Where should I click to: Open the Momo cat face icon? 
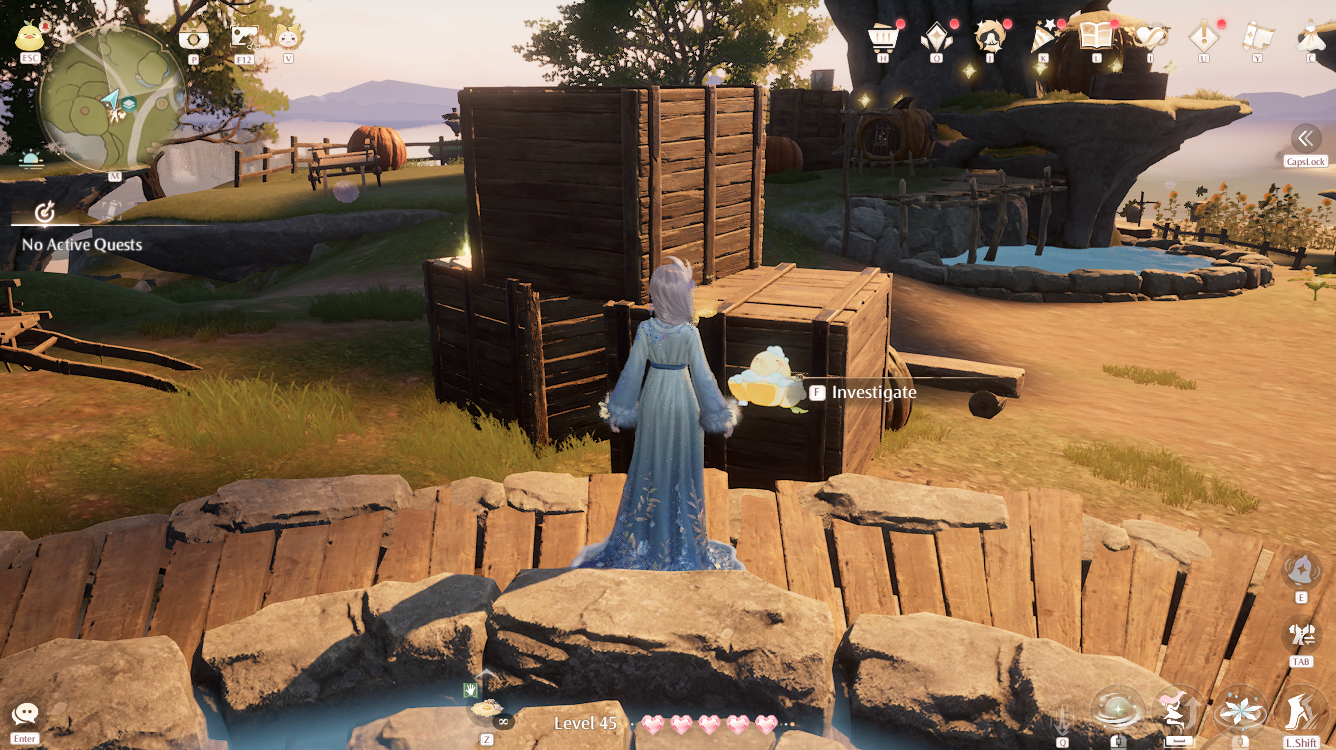(288, 38)
